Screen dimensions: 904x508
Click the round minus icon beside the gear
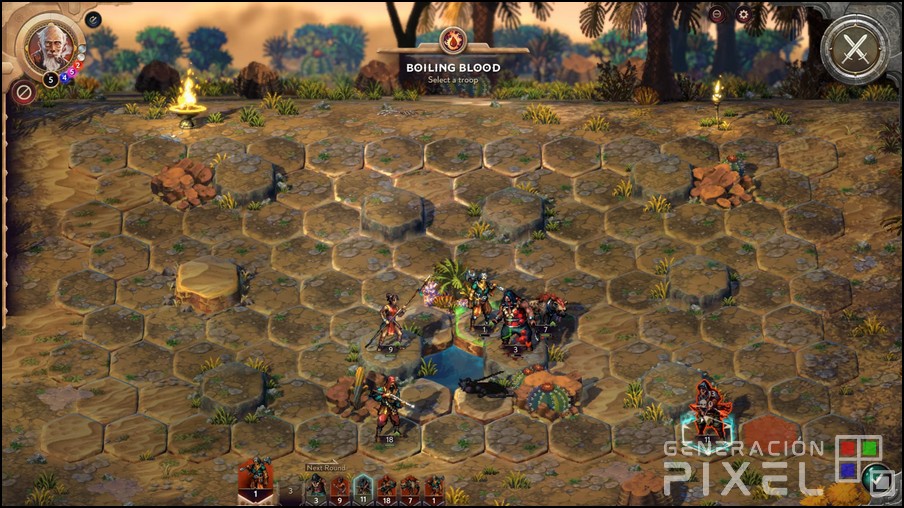click(x=716, y=14)
